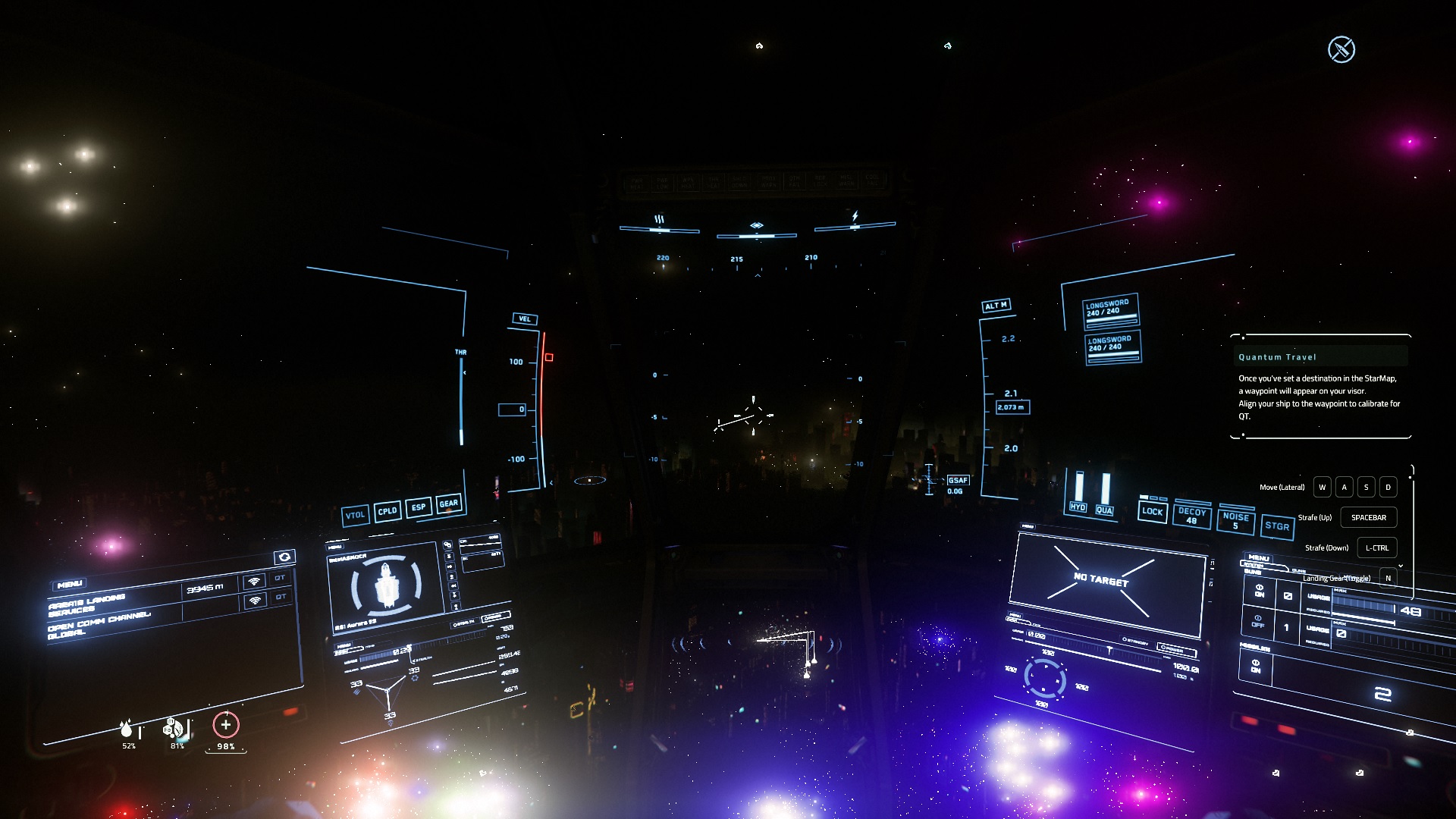Toggle the ESP button
The height and width of the screenshot is (819, 1456).
coord(419,507)
